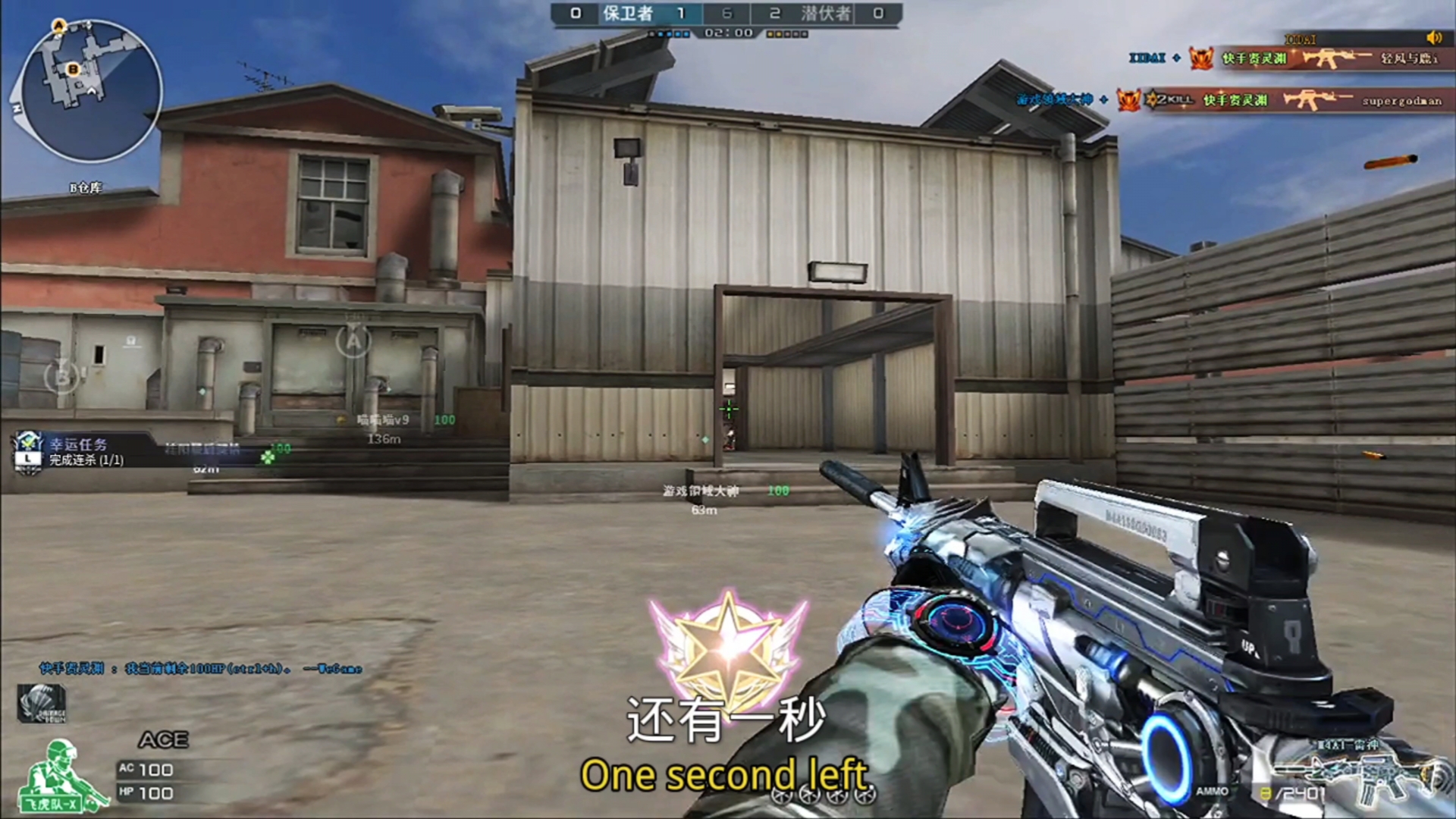This screenshot has width=1456, height=819.
Task: Click the chat message about 100HP remaining
Action: pos(201,668)
